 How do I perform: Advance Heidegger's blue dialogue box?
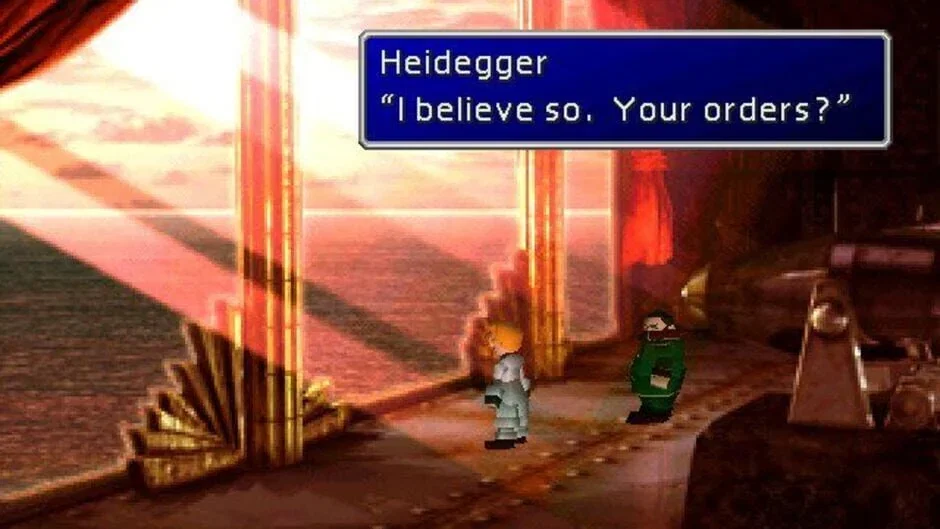pos(624,90)
